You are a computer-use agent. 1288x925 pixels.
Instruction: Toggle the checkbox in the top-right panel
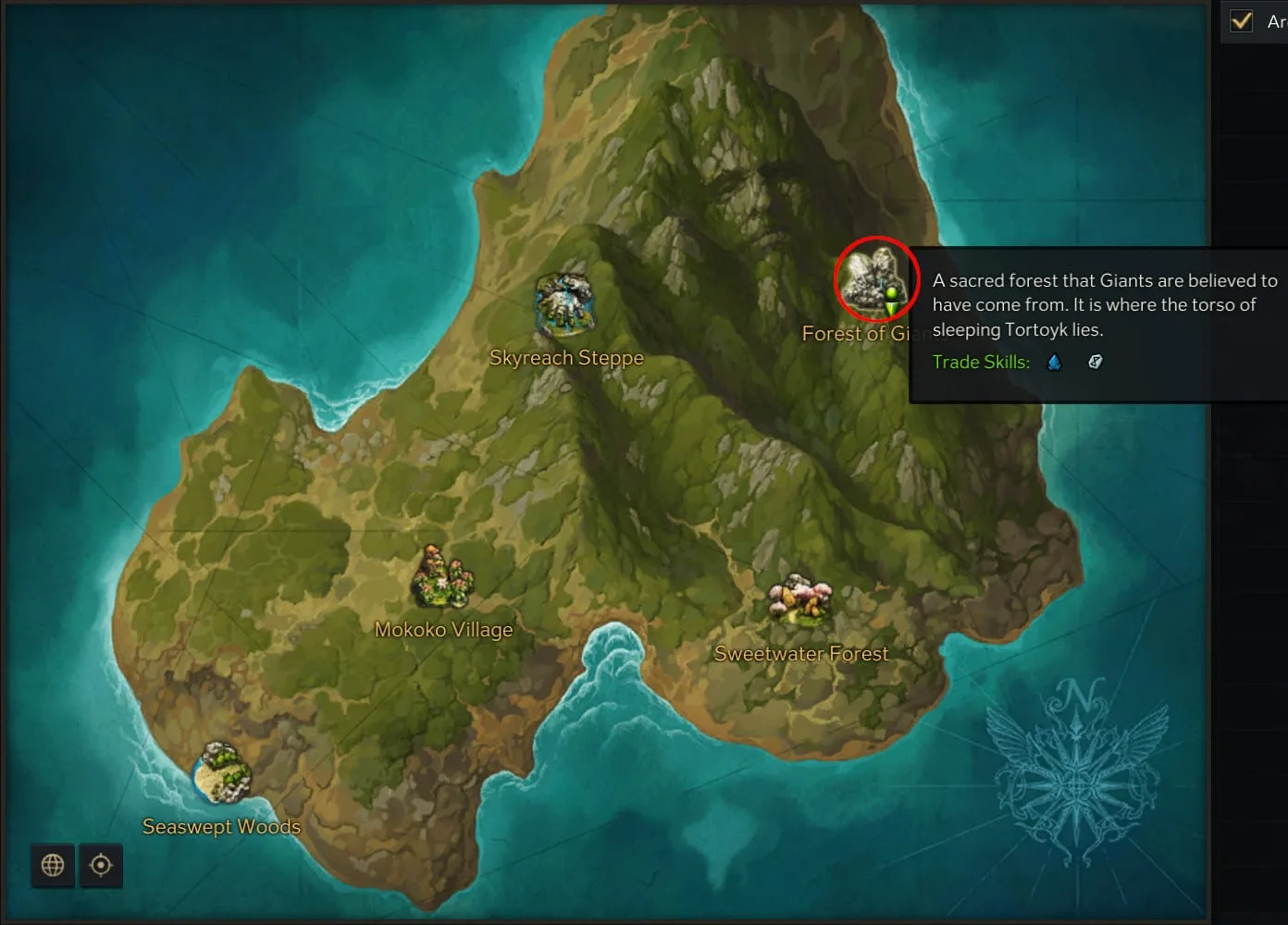[x=1242, y=20]
